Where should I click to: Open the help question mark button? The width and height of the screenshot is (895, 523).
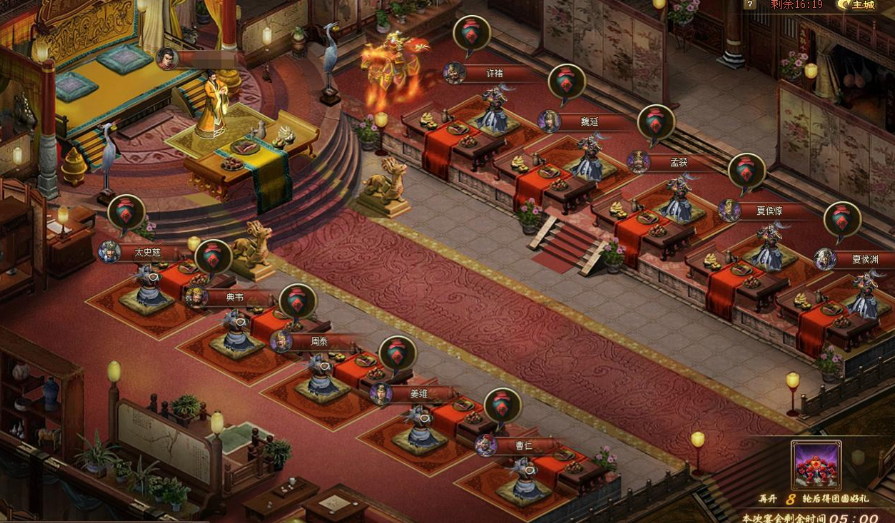tap(750, 5)
